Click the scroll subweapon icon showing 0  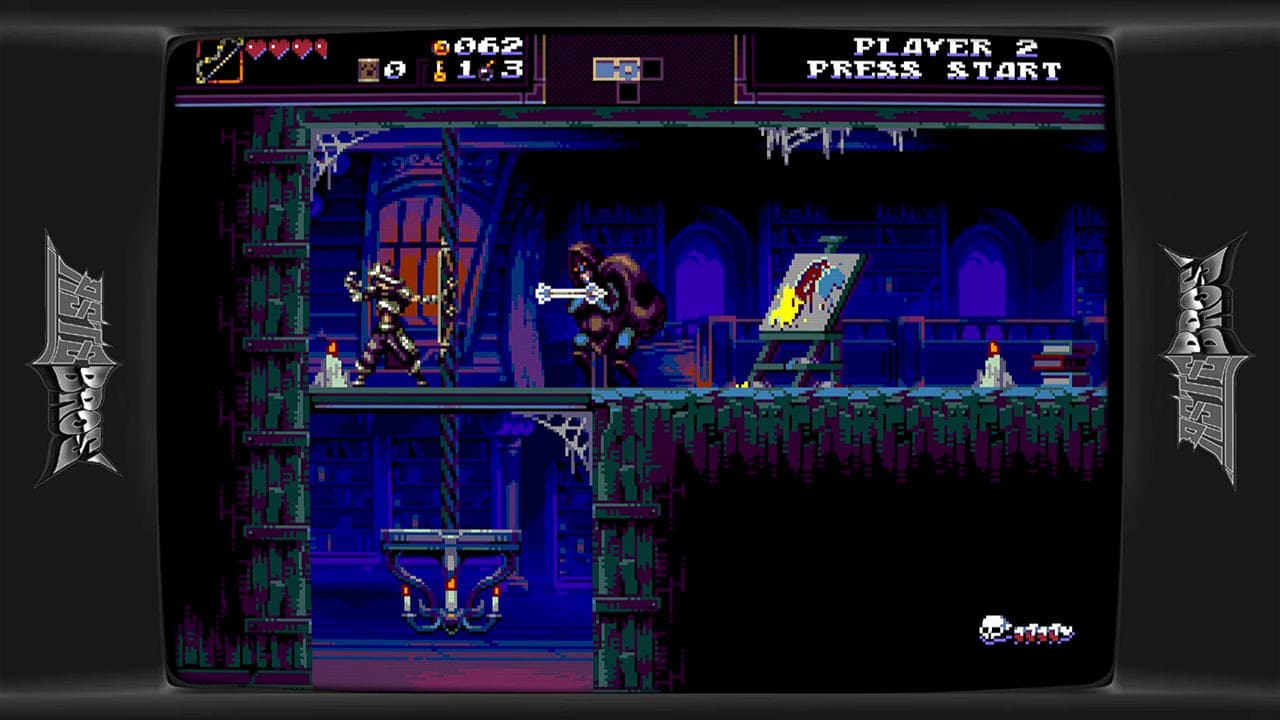coord(369,69)
